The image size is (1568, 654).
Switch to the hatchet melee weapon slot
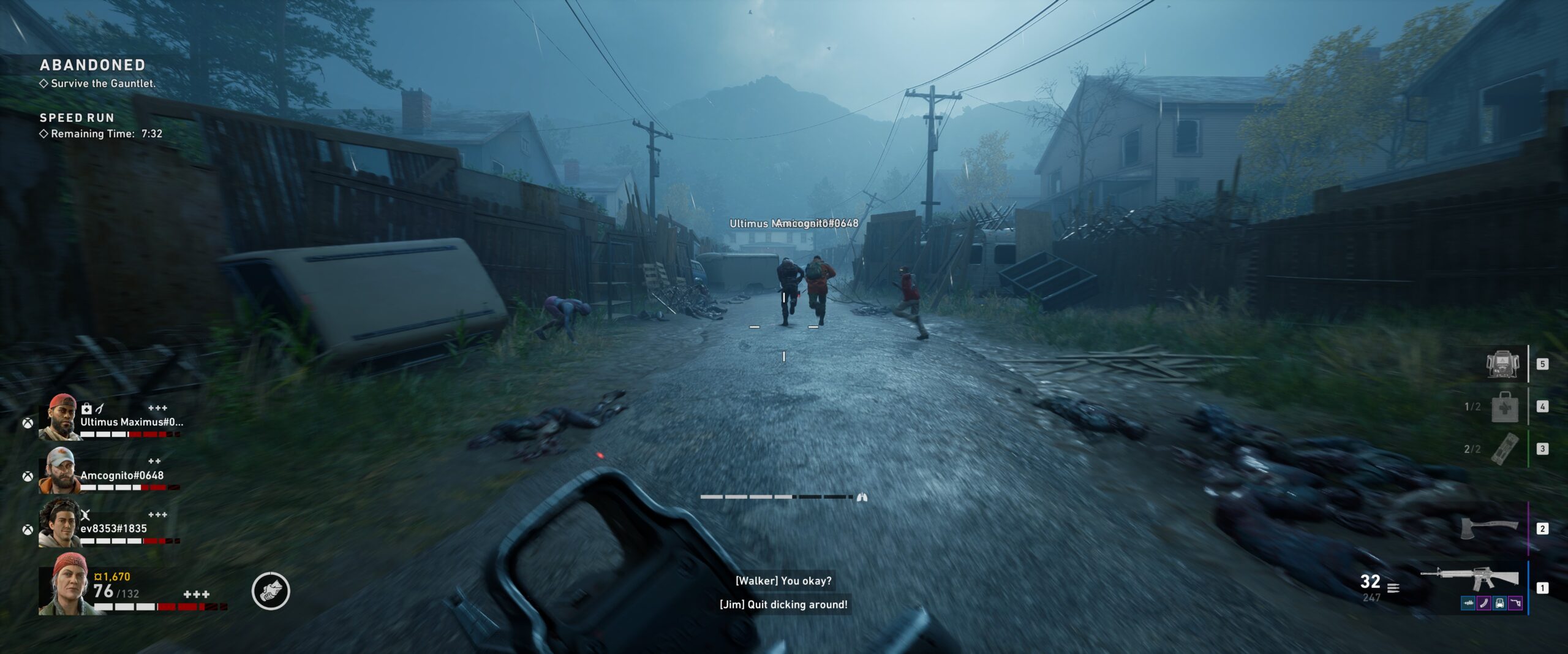tap(1488, 527)
